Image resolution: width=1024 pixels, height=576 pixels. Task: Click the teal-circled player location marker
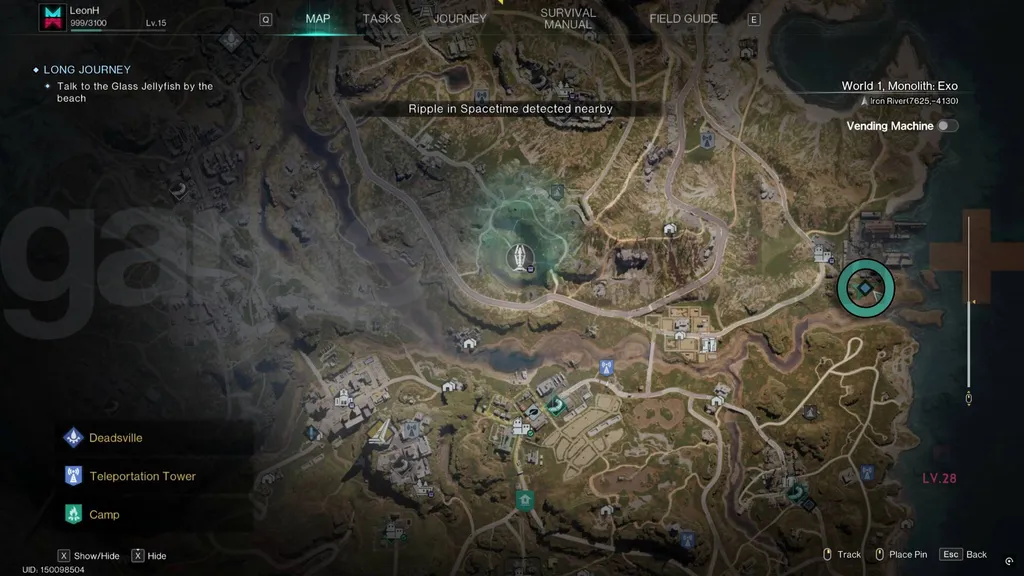pyautogui.click(x=865, y=287)
